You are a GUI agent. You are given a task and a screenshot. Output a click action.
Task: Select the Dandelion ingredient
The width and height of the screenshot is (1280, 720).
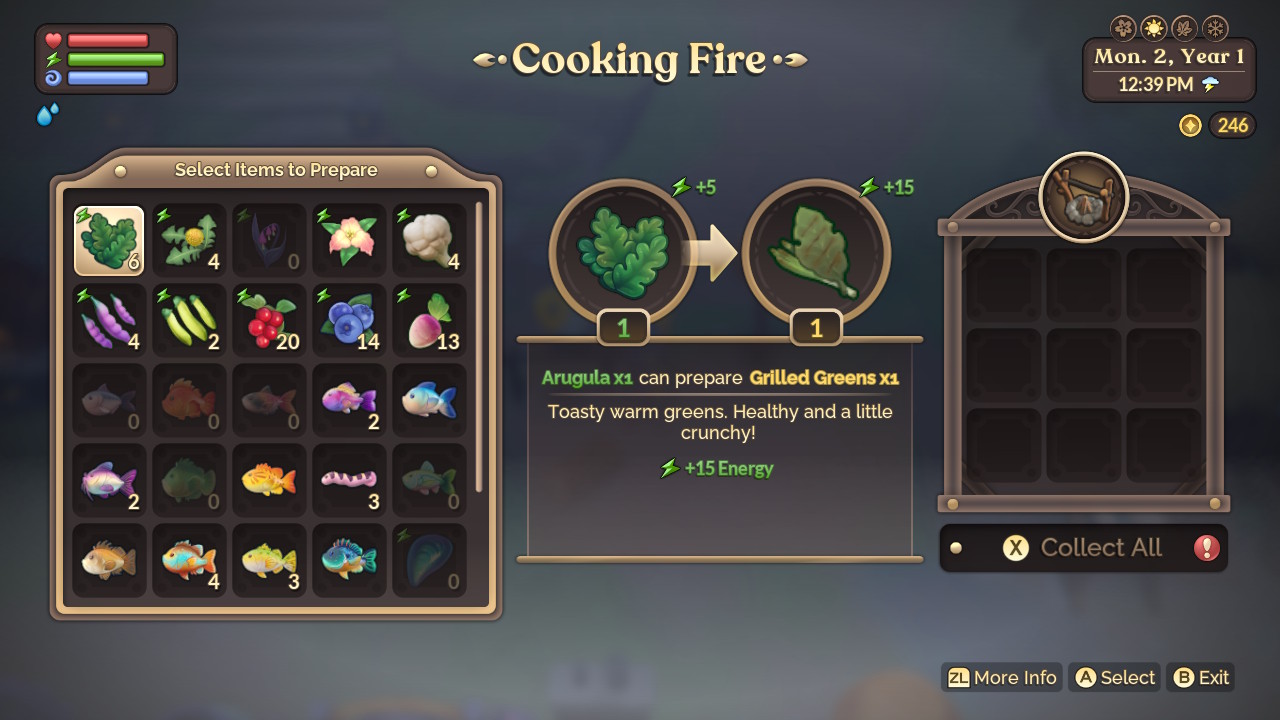188,240
